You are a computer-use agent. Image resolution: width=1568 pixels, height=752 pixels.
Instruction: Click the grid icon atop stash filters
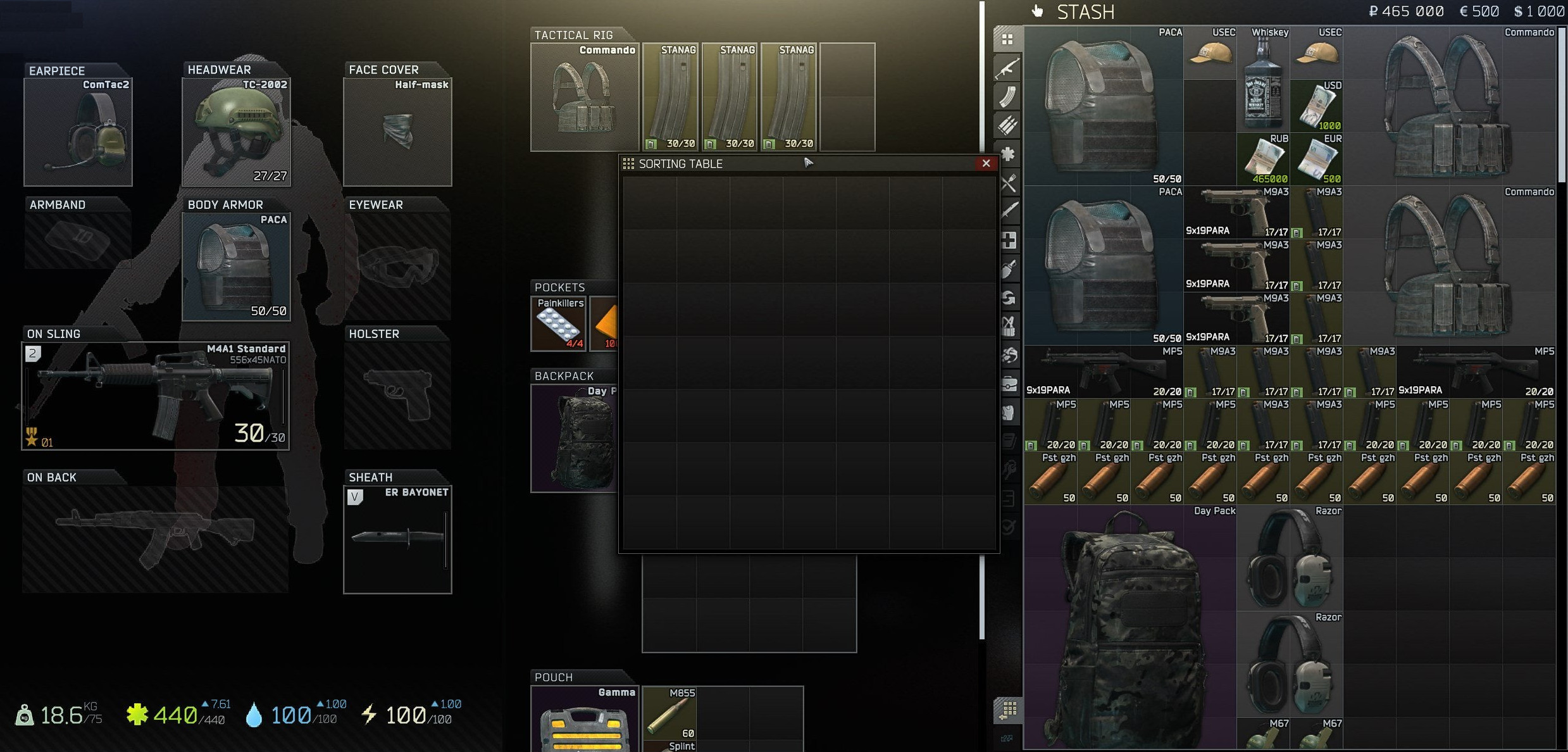pos(1008,39)
